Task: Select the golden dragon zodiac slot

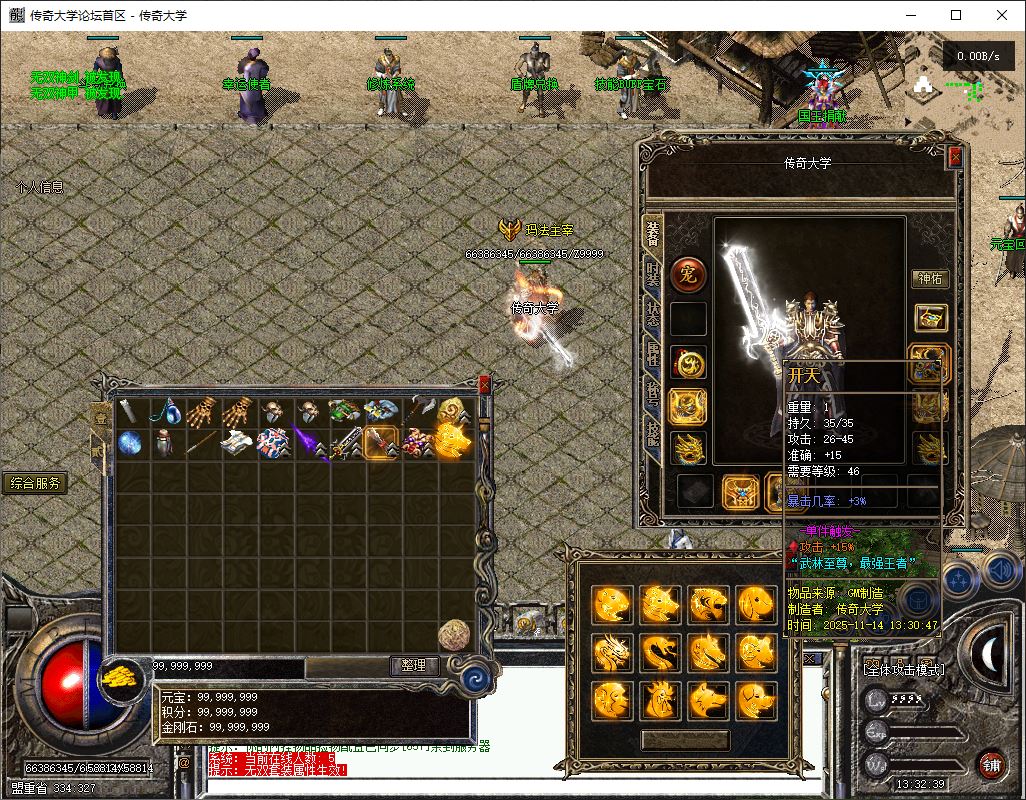Action: coord(612,653)
